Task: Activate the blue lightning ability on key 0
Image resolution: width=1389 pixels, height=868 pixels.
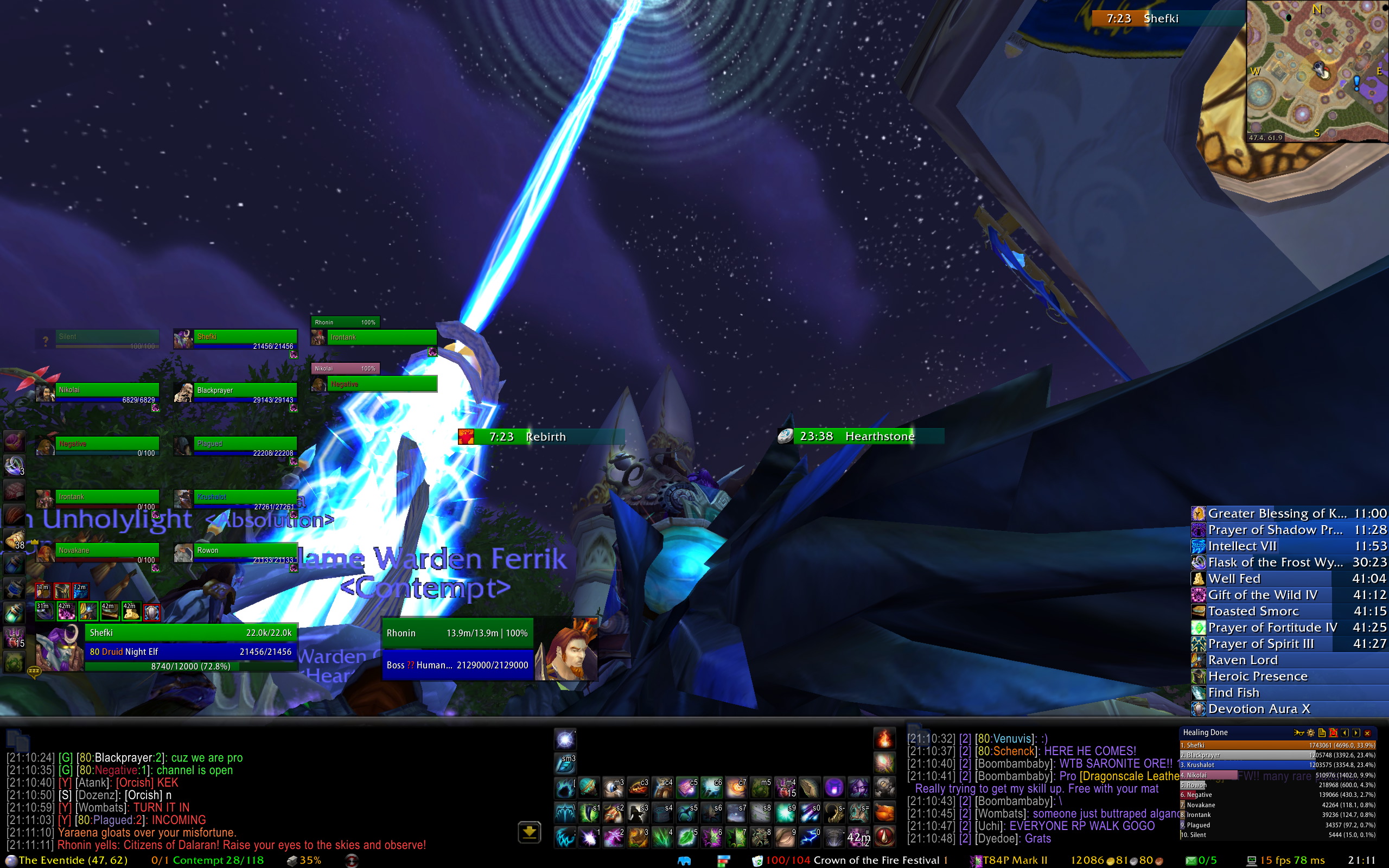Action: coord(810,838)
